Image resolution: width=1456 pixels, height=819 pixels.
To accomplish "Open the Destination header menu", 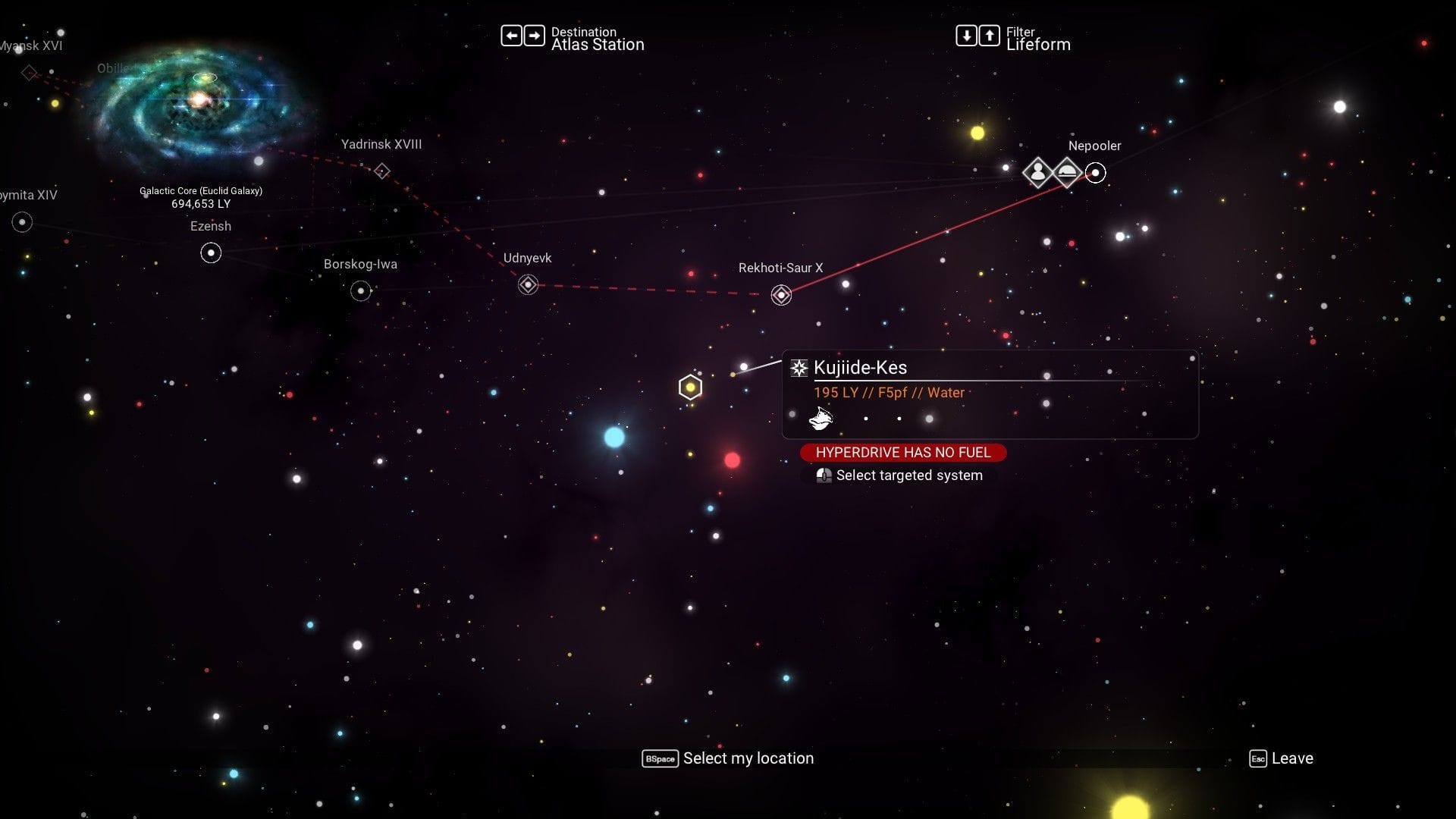I will (584, 32).
